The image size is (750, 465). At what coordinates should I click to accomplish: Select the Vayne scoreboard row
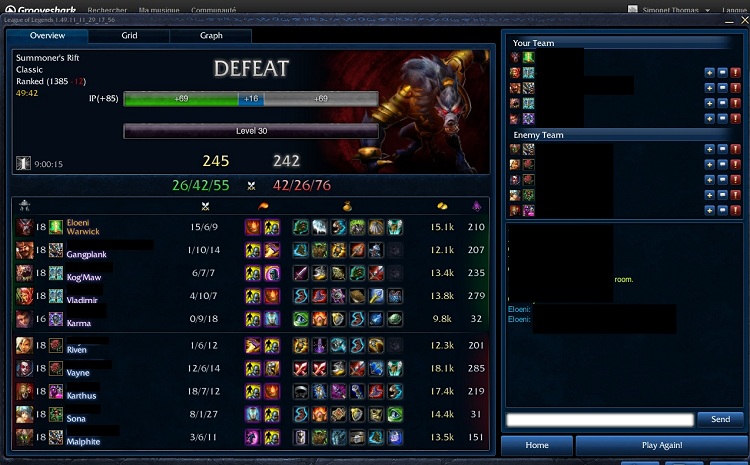250,368
